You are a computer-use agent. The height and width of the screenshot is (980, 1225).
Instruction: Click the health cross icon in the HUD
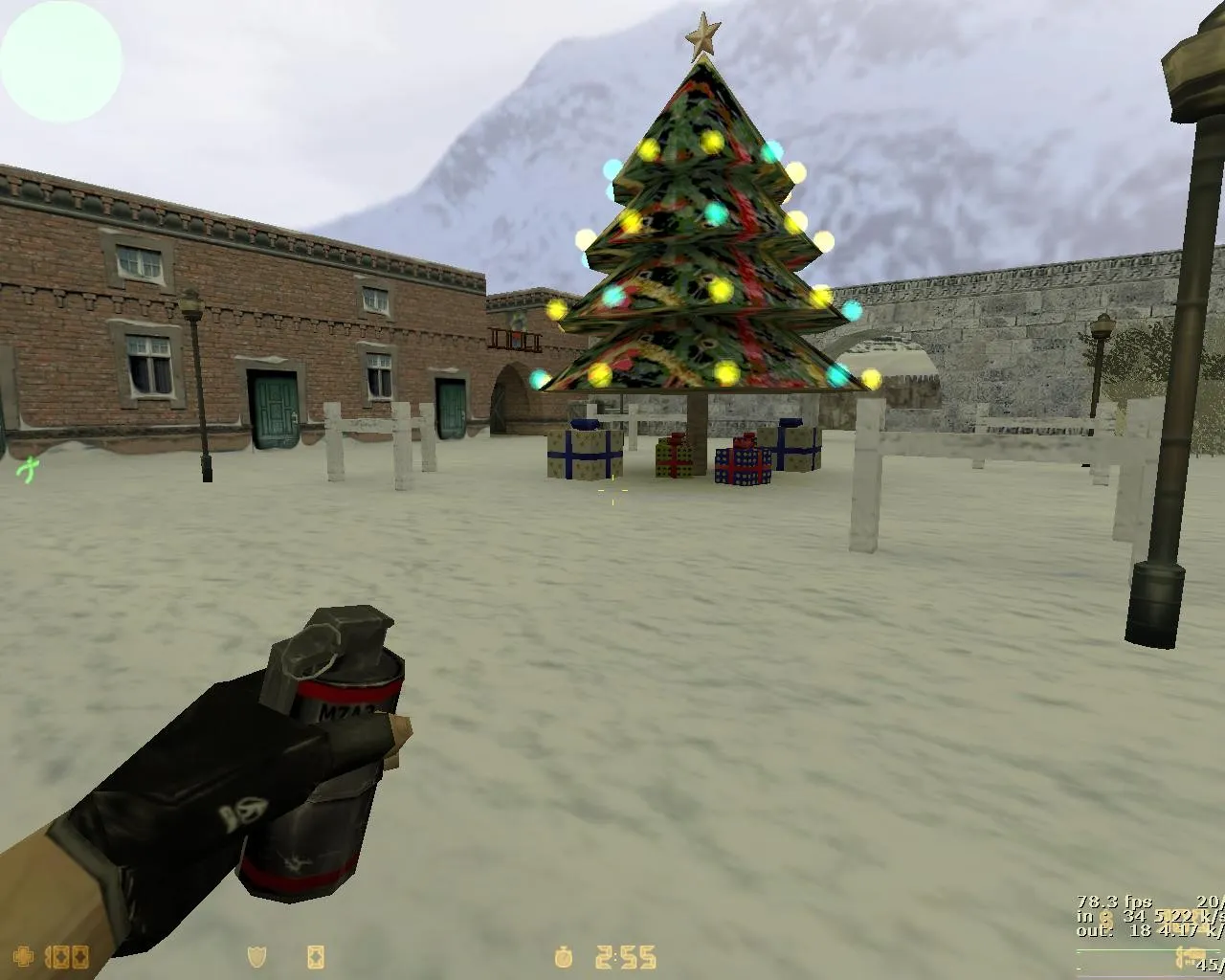pyautogui.click(x=23, y=956)
